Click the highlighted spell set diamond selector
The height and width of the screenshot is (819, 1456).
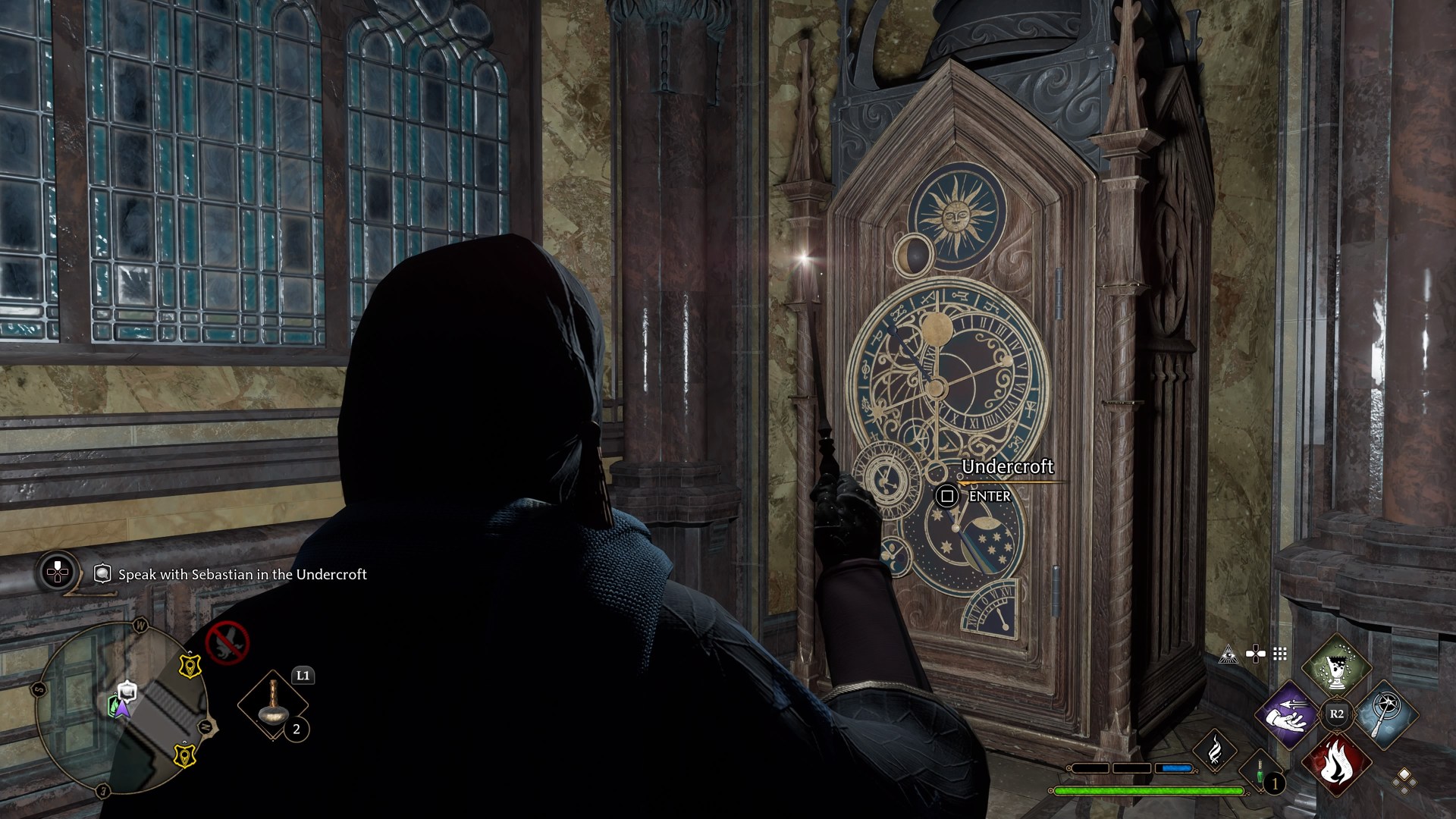pos(1404,773)
